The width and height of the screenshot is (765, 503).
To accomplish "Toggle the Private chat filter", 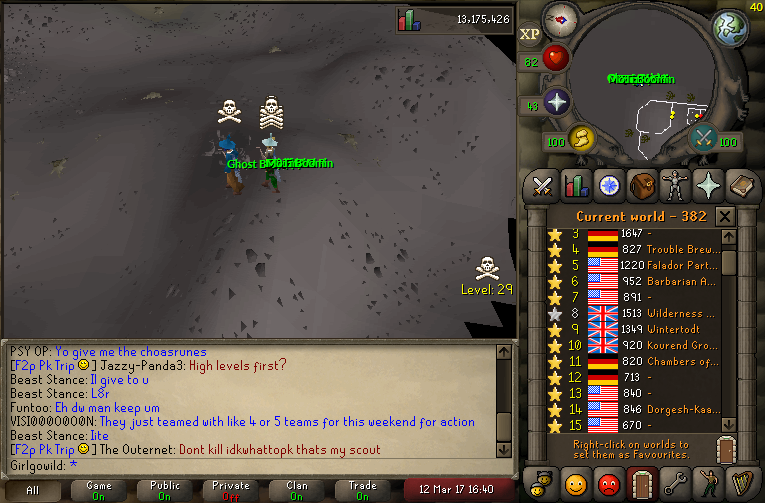I will (231, 490).
